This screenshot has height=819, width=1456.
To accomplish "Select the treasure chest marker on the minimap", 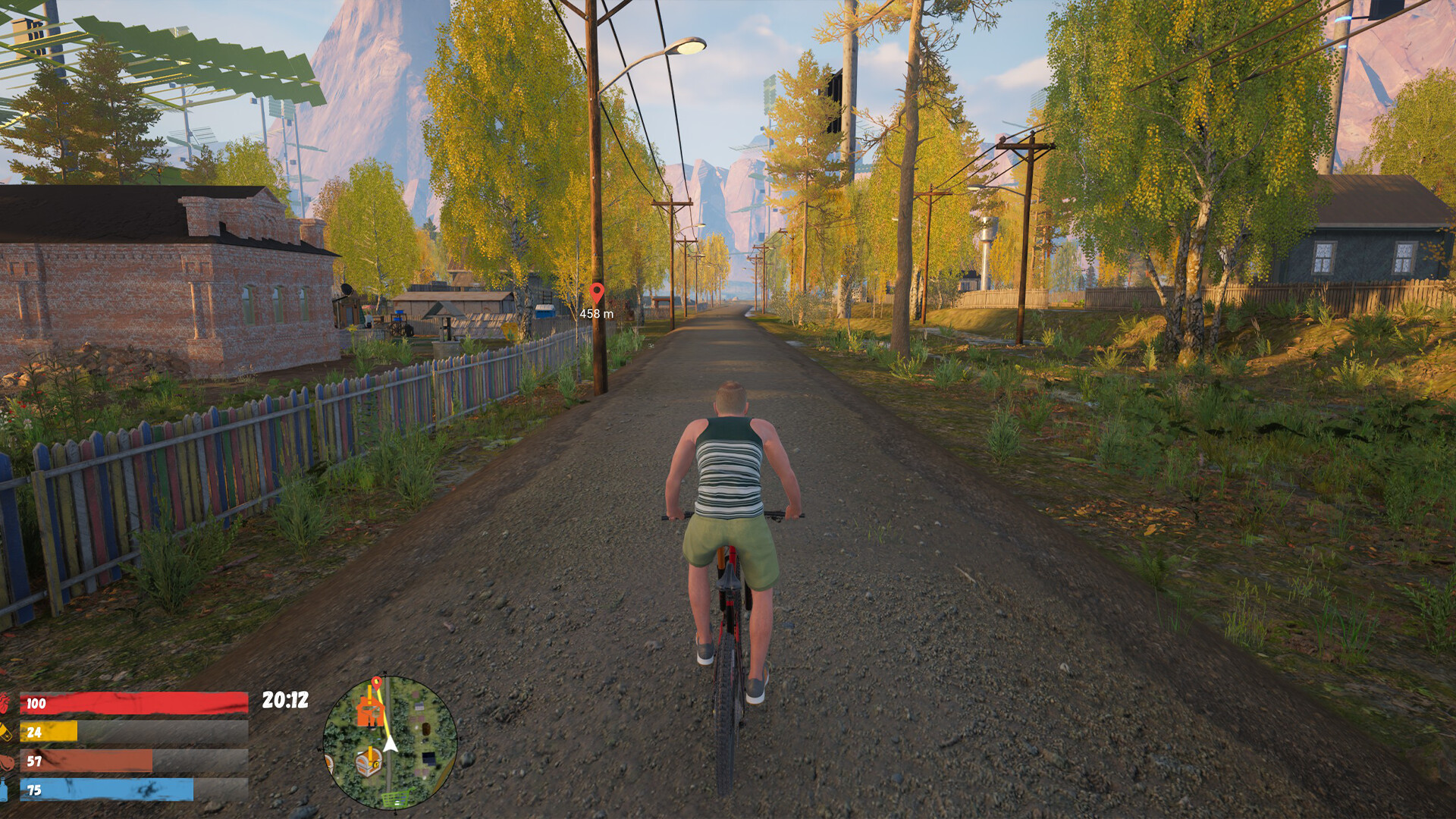I will tap(369, 761).
